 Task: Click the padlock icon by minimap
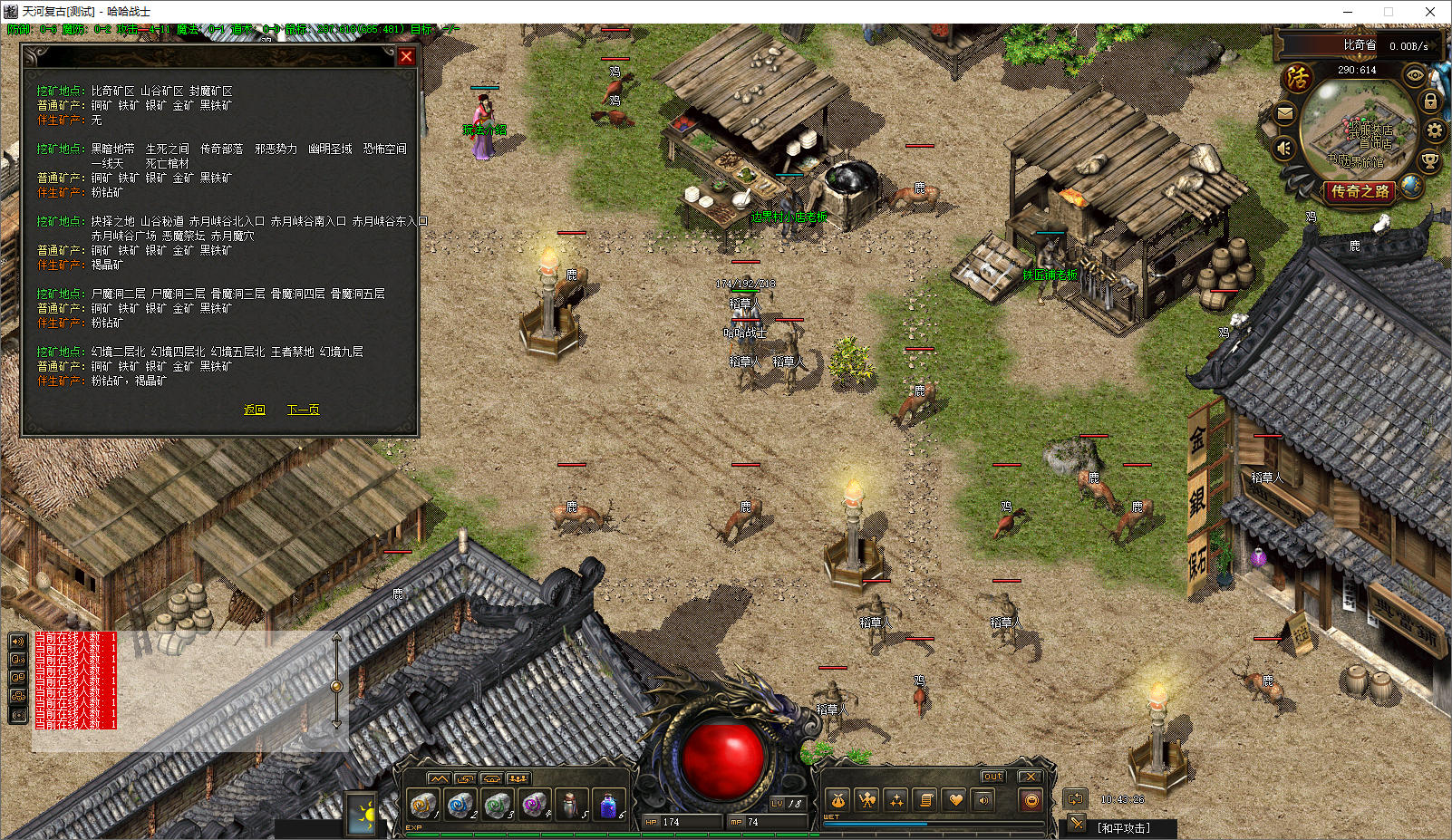[1430, 101]
